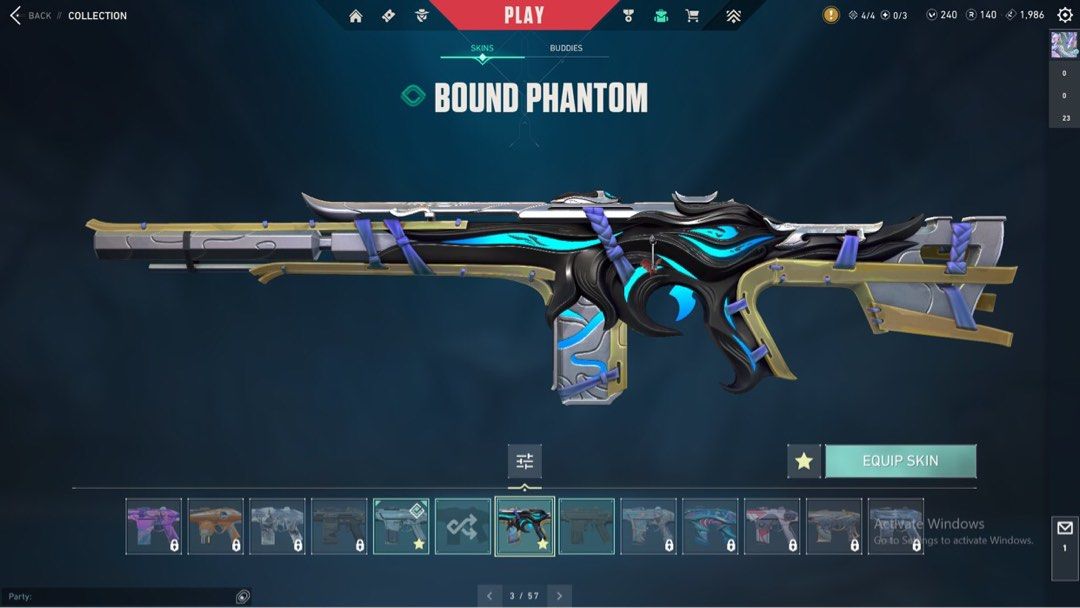
Task: Go to the previous skin page
Action: pos(489,596)
